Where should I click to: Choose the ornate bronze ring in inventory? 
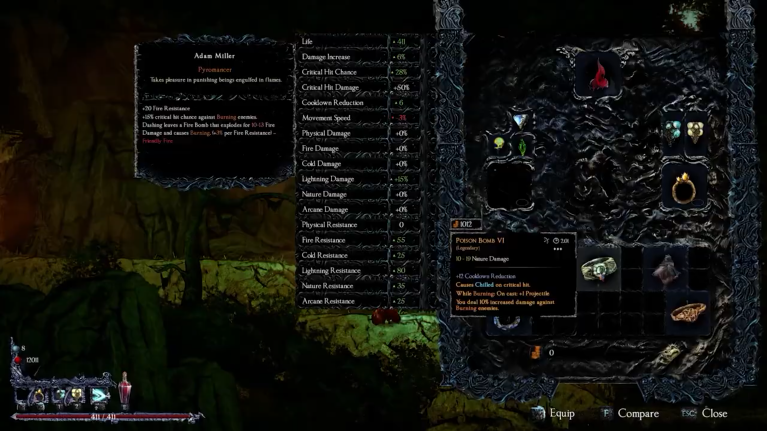tap(686, 313)
